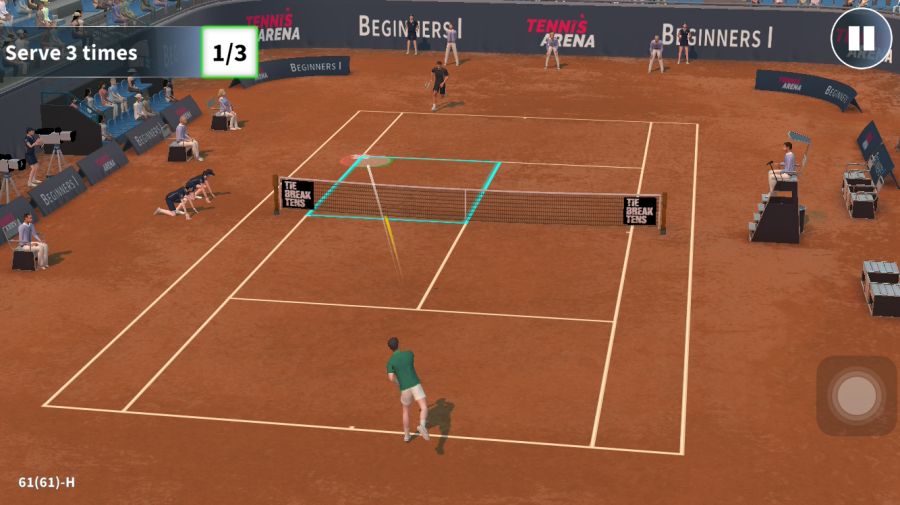Tap the virtual joystick control

[856, 396]
